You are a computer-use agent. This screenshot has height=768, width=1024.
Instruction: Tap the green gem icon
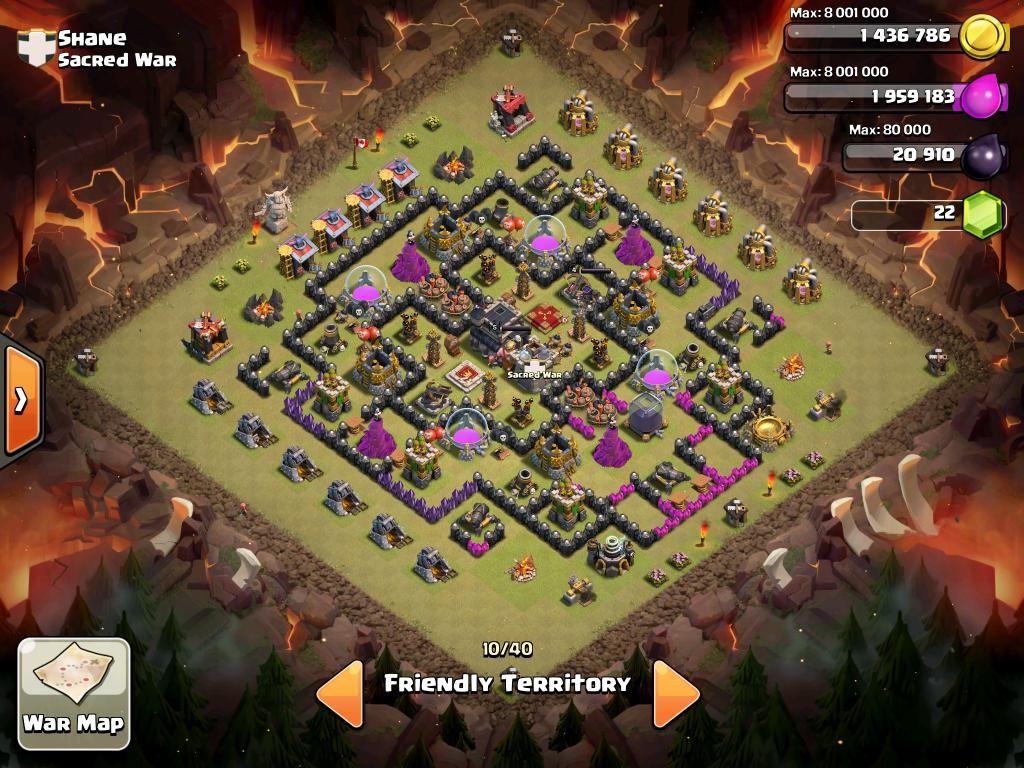click(982, 214)
